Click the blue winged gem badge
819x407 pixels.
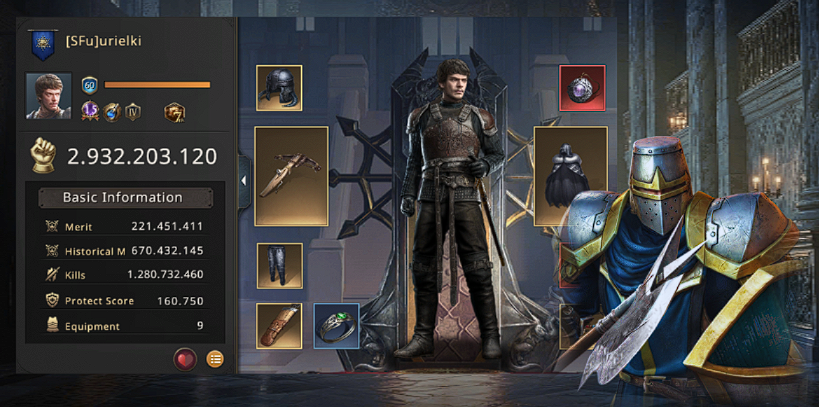coord(111,112)
